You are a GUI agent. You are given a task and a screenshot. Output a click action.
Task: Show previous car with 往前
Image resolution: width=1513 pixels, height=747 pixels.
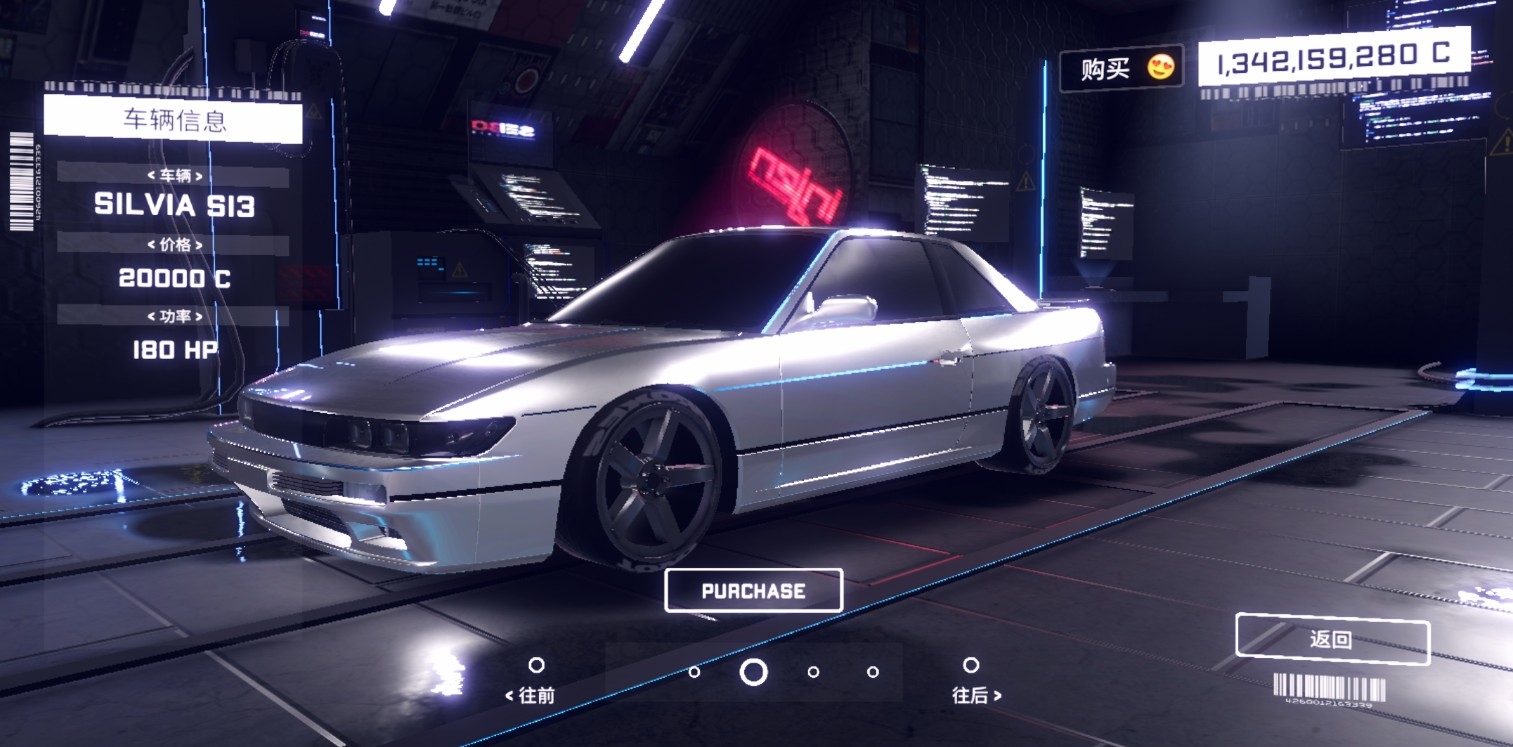[x=533, y=680]
